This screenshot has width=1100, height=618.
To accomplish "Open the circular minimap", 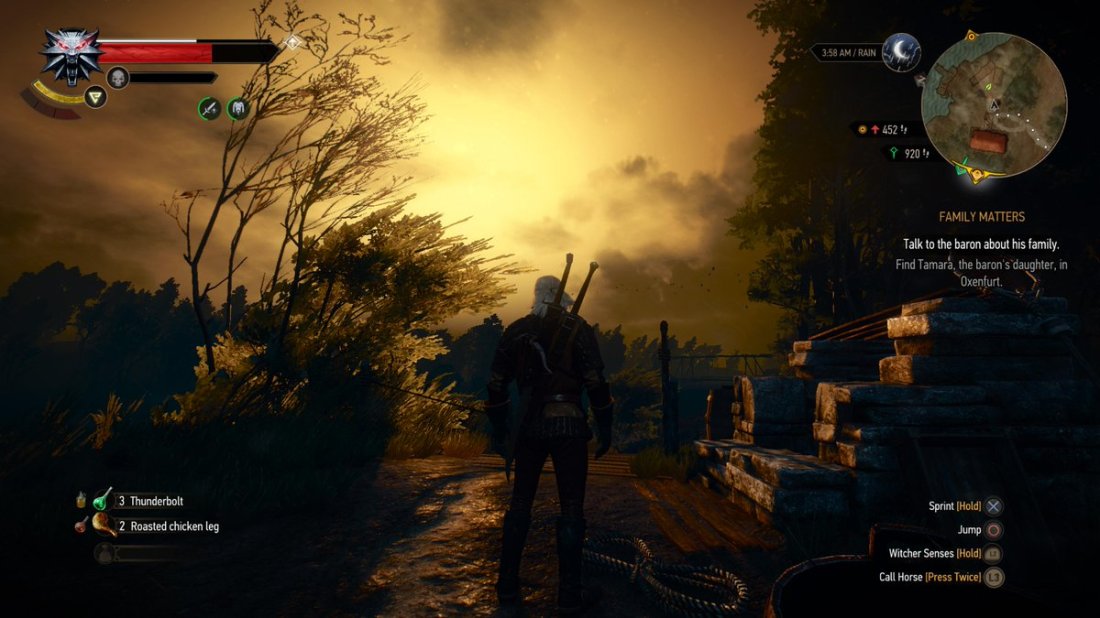I will [x=994, y=104].
